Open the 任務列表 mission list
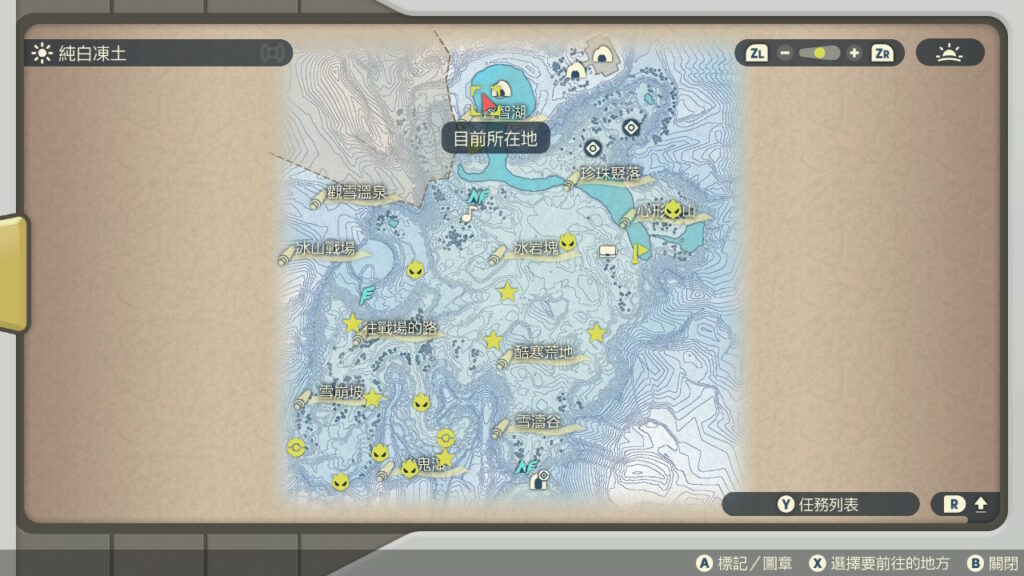 coord(820,505)
